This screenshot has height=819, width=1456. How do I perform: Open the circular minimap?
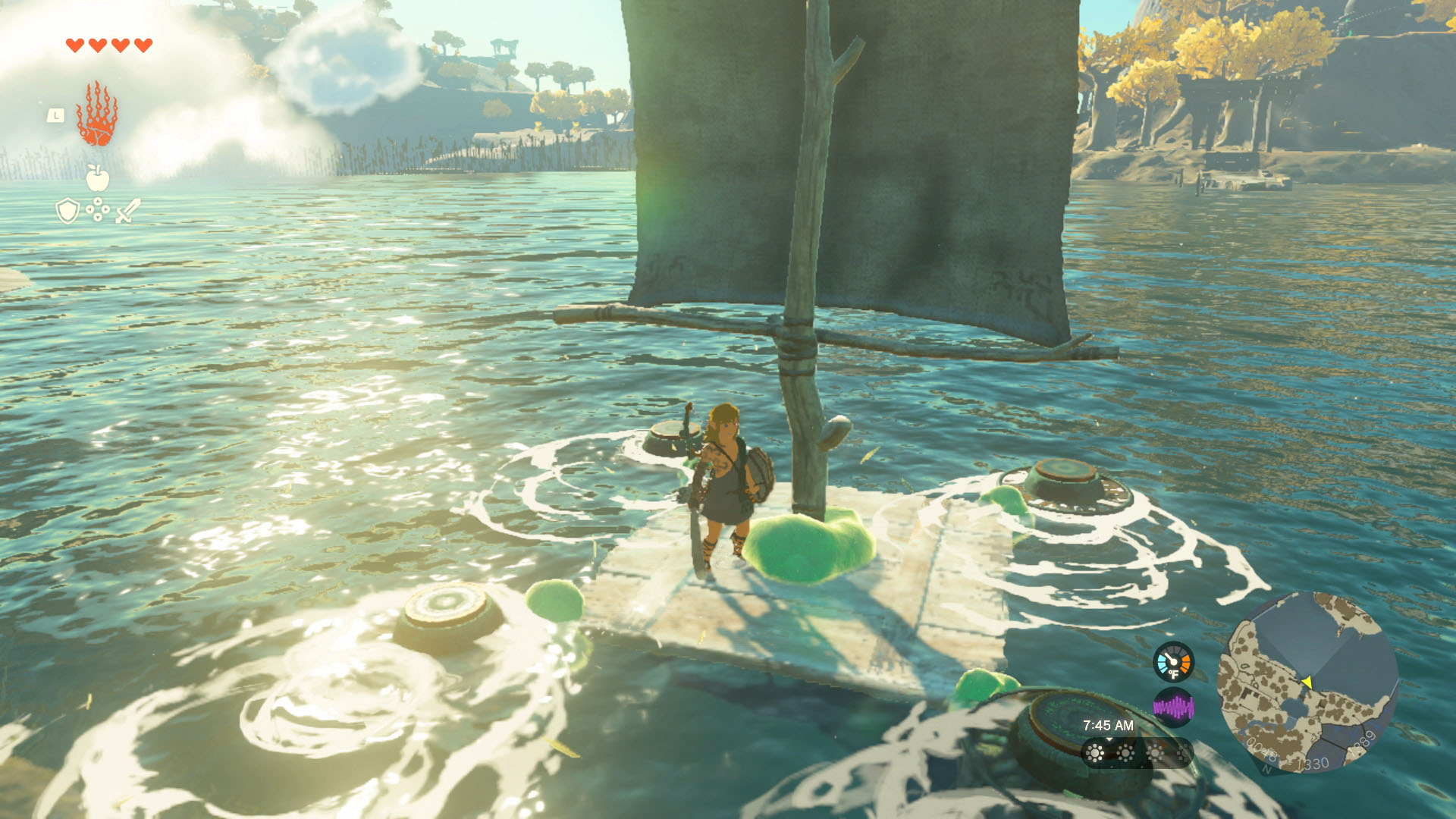tap(1307, 682)
